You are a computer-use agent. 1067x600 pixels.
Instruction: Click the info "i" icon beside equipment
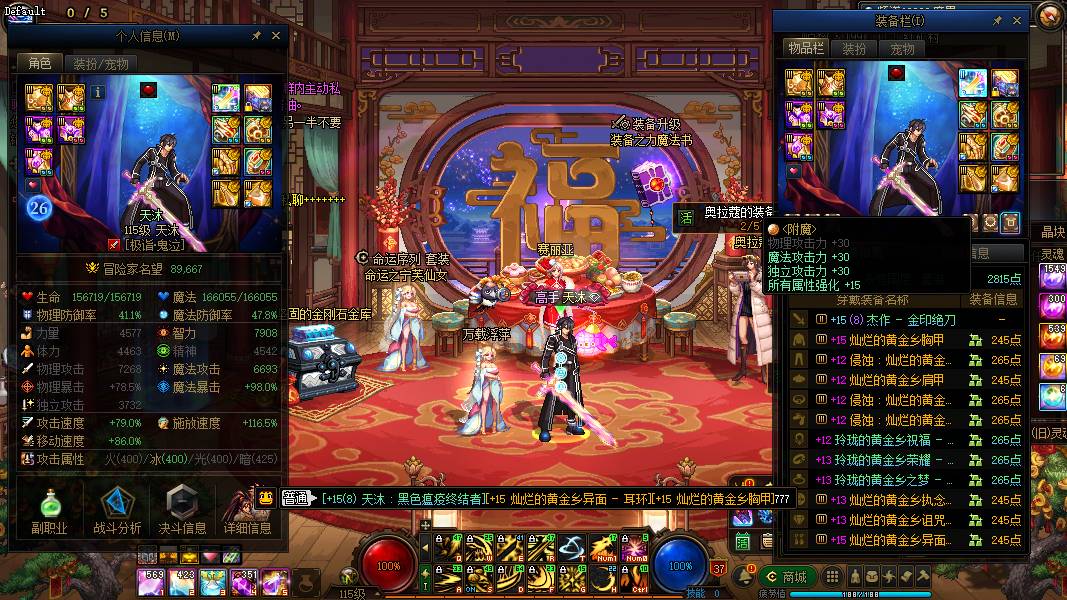[x=98, y=92]
